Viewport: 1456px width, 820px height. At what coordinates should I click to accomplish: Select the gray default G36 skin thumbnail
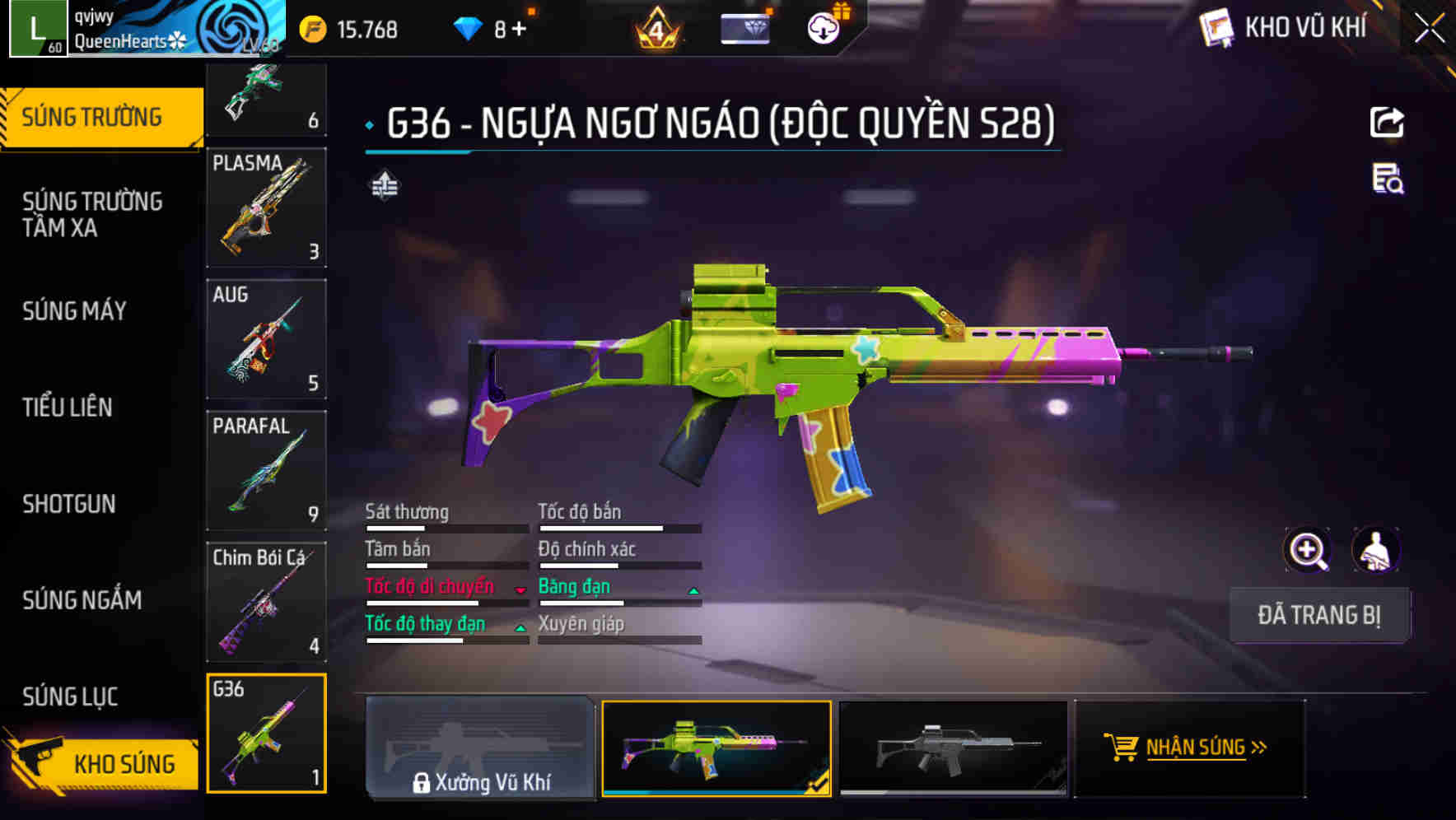point(954,748)
